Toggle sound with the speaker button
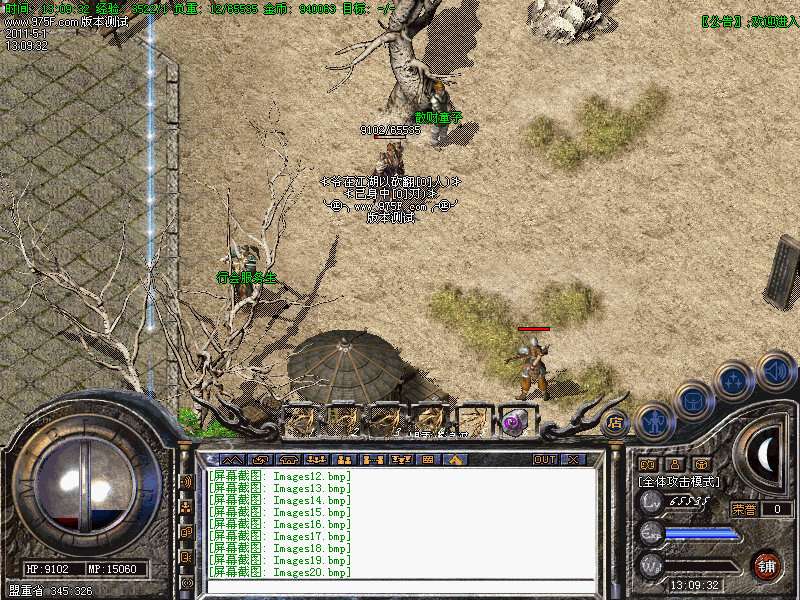The height and width of the screenshot is (600, 800). [775, 371]
